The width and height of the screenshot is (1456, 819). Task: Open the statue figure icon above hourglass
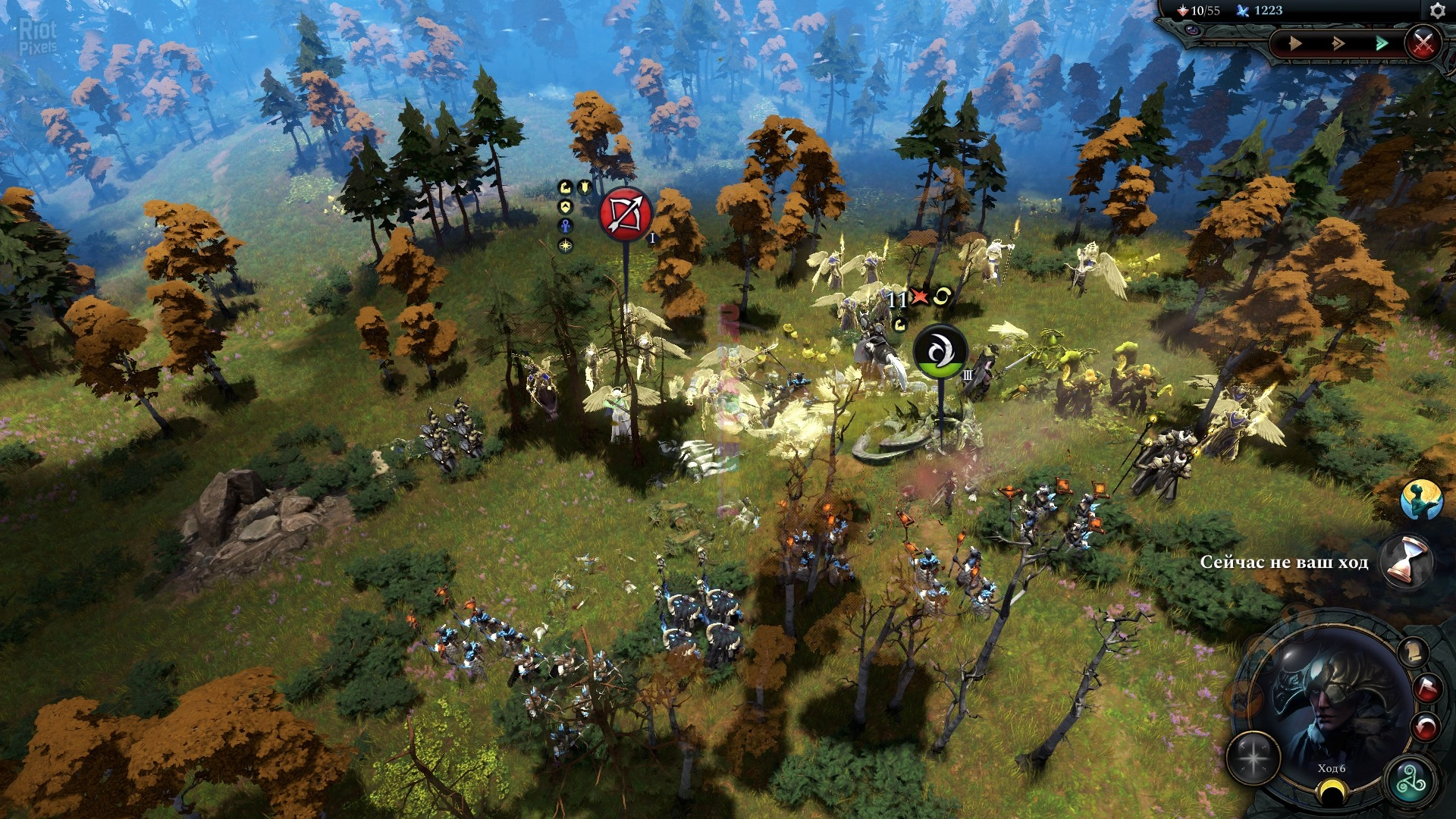[1421, 500]
